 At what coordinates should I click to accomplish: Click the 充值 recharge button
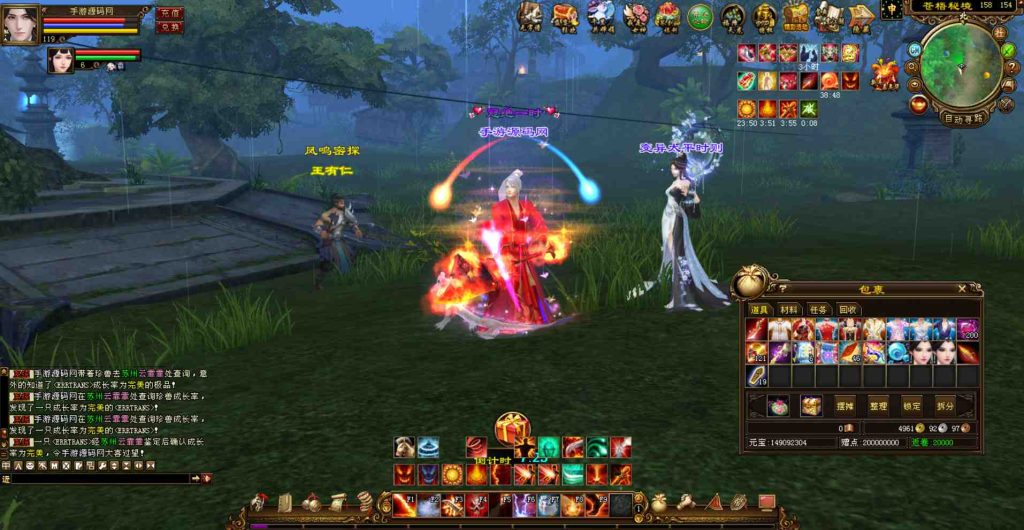click(x=170, y=13)
